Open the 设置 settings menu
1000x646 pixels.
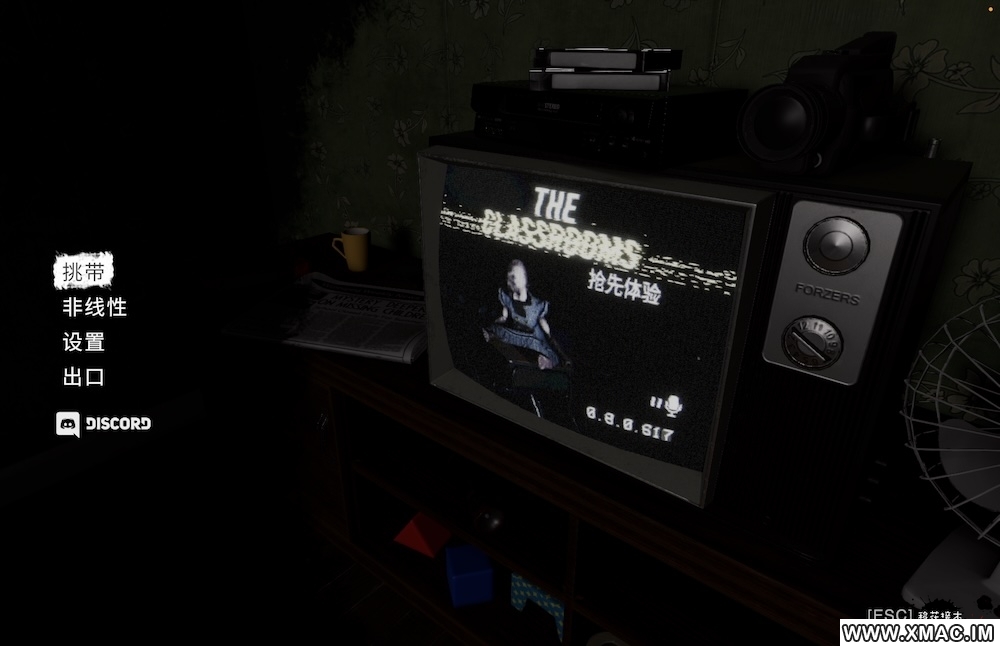click(83, 342)
